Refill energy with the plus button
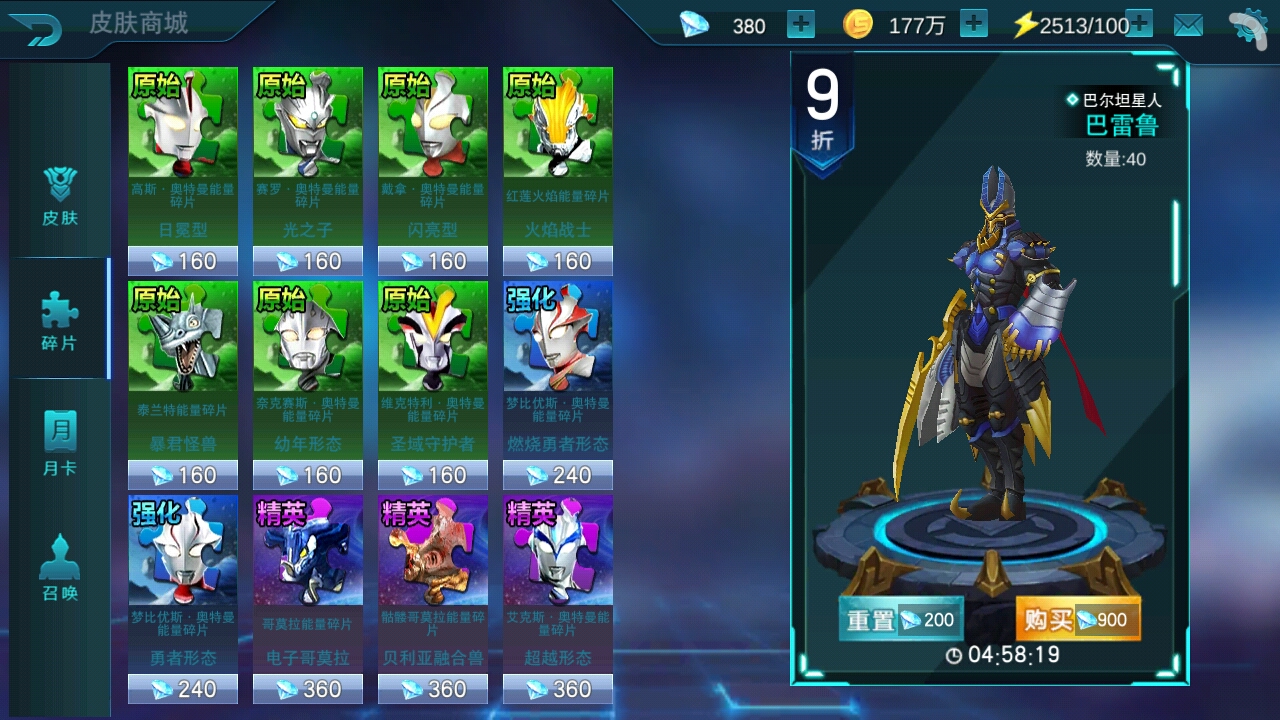Viewport: 1280px width, 720px height. point(1139,25)
